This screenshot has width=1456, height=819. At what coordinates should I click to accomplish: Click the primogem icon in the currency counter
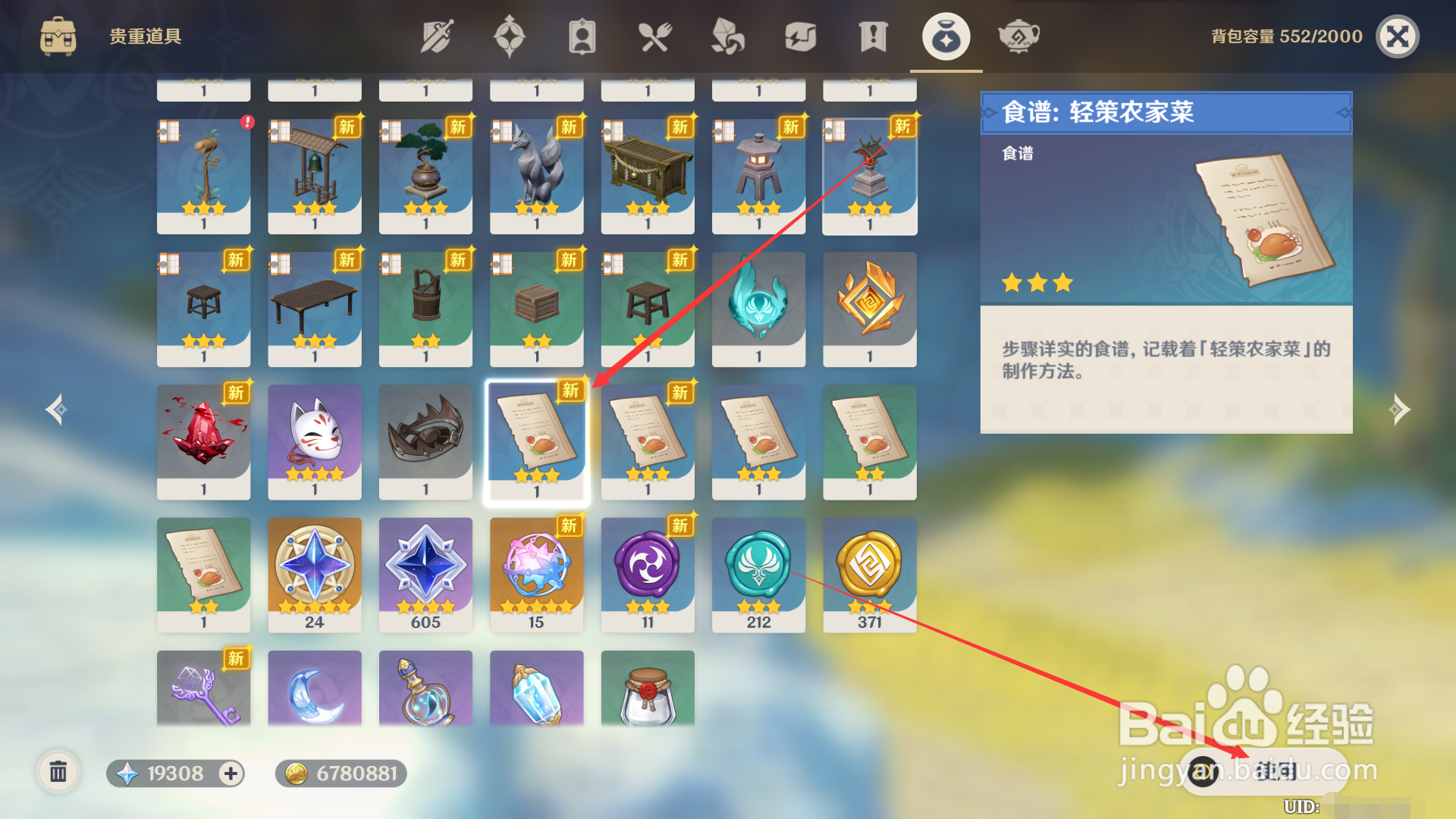(x=127, y=773)
